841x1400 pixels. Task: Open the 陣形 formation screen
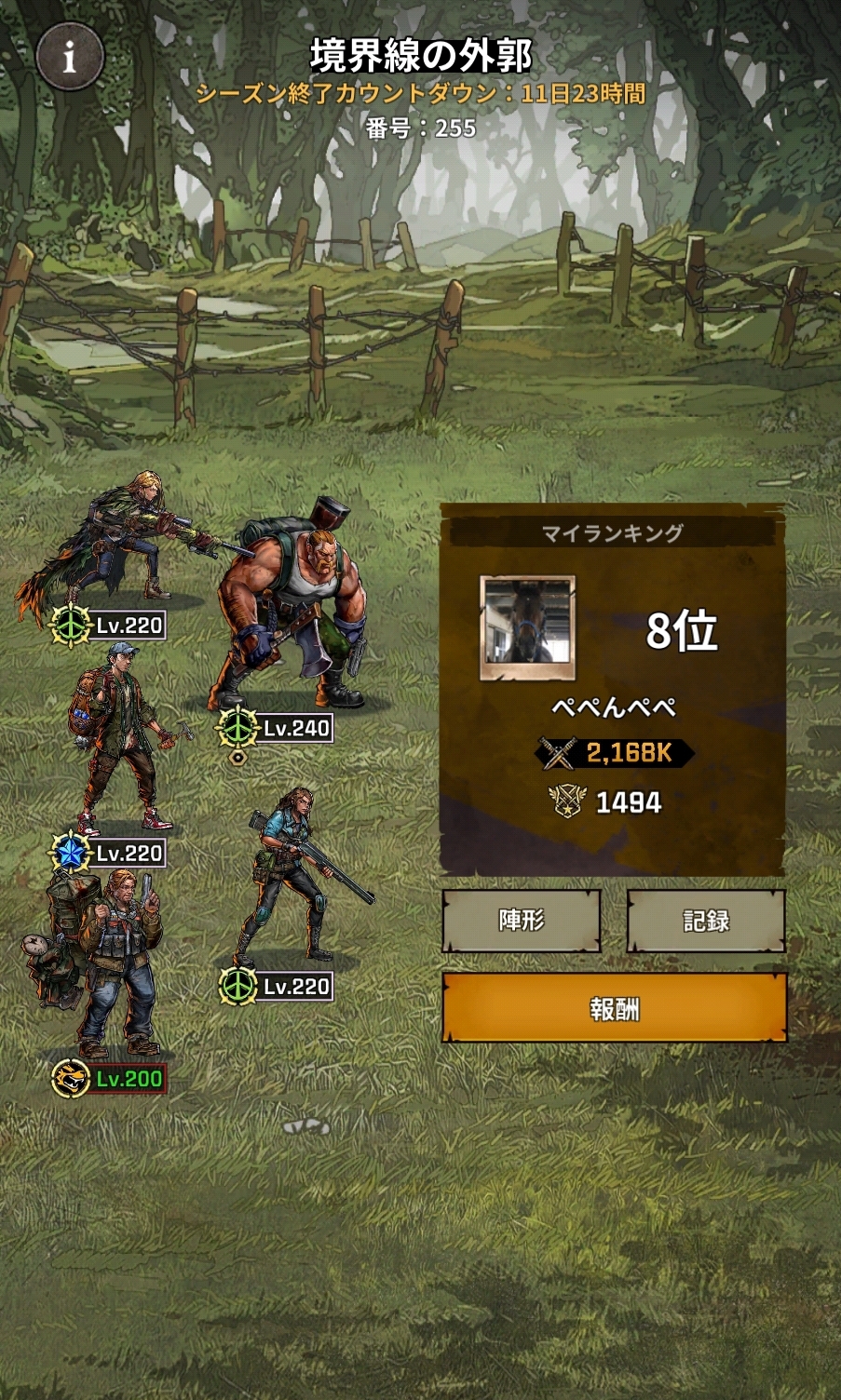click(522, 921)
